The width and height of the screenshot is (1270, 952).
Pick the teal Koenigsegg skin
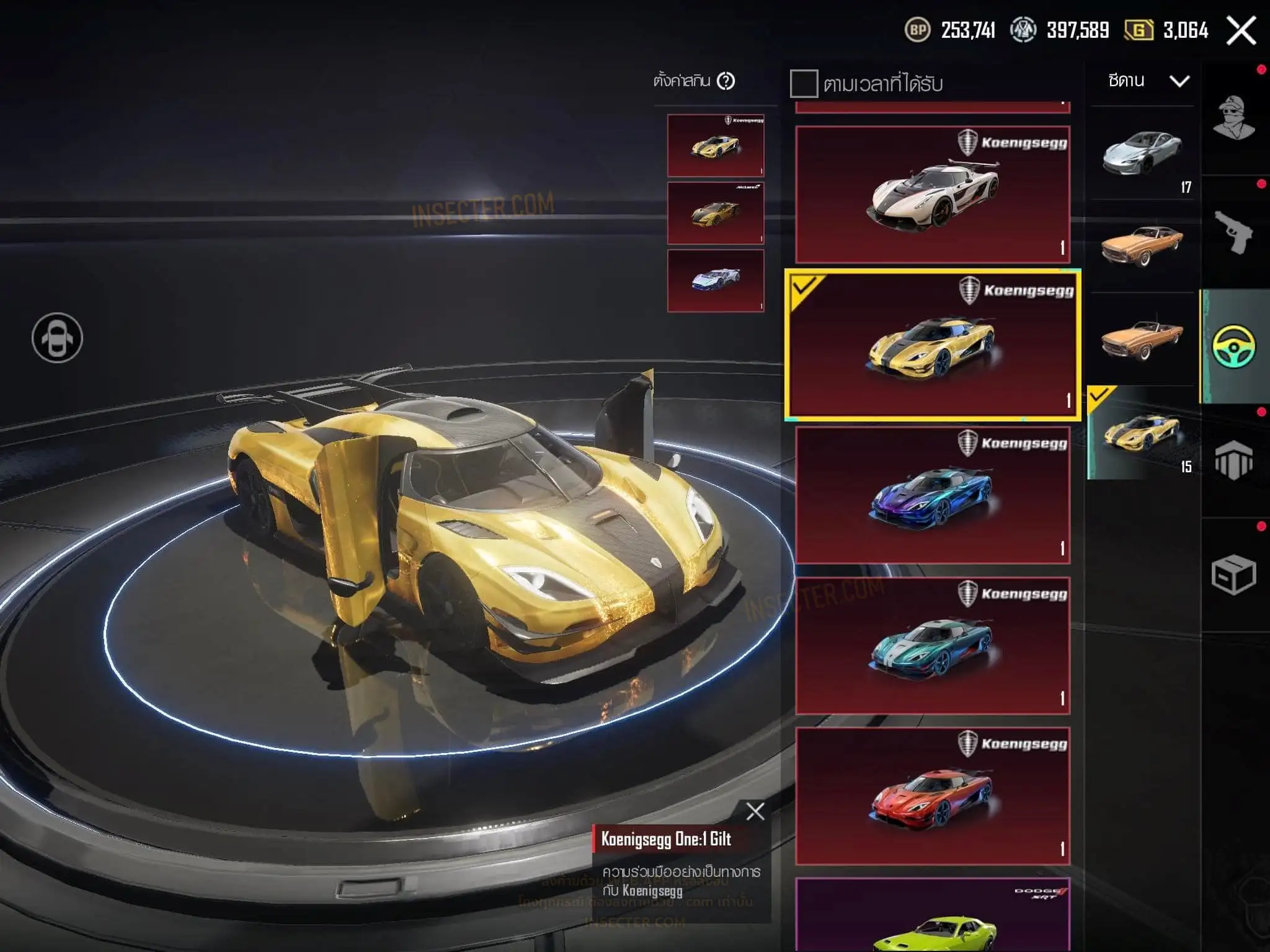pyautogui.click(x=933, y=645)
